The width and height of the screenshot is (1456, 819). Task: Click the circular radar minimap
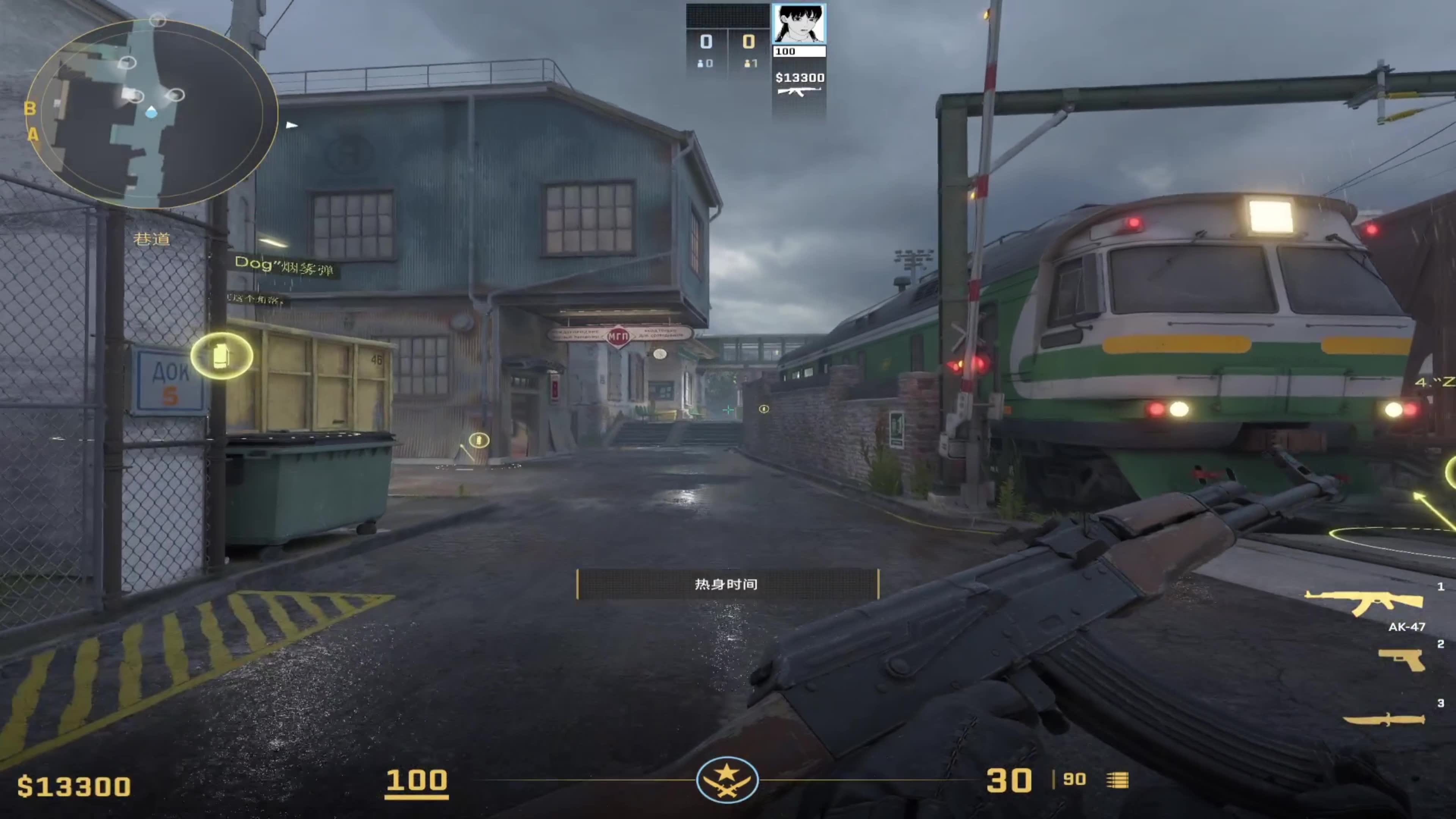coord(152,113)
